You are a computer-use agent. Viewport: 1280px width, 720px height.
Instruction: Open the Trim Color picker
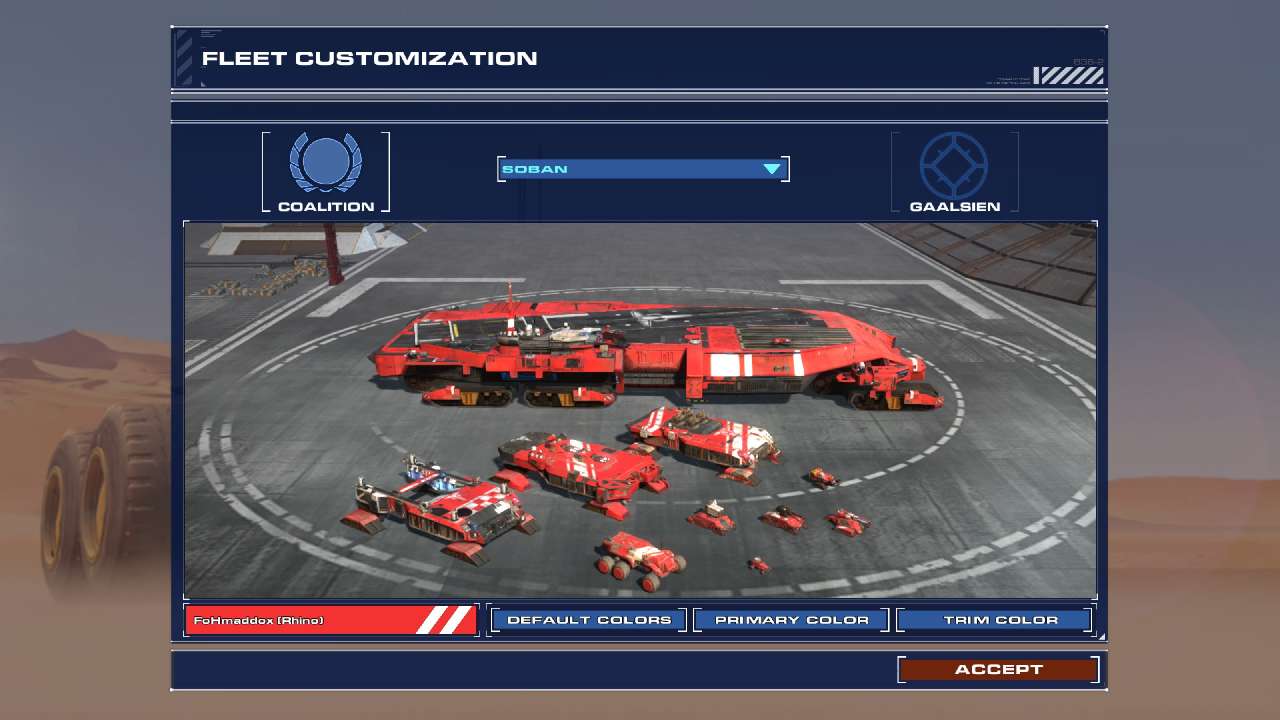tap(994, 620)
